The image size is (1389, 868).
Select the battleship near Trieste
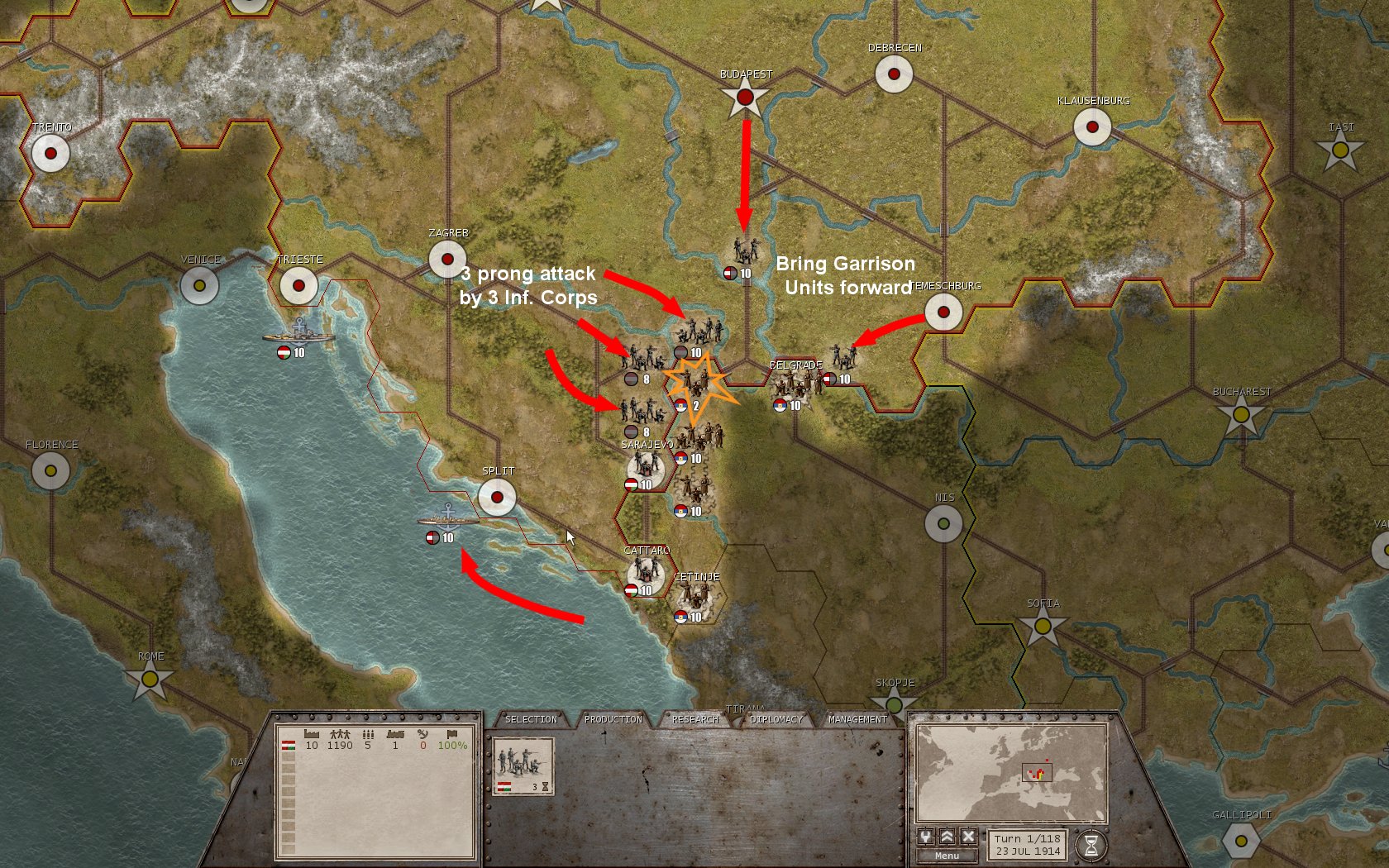point(300,336)
